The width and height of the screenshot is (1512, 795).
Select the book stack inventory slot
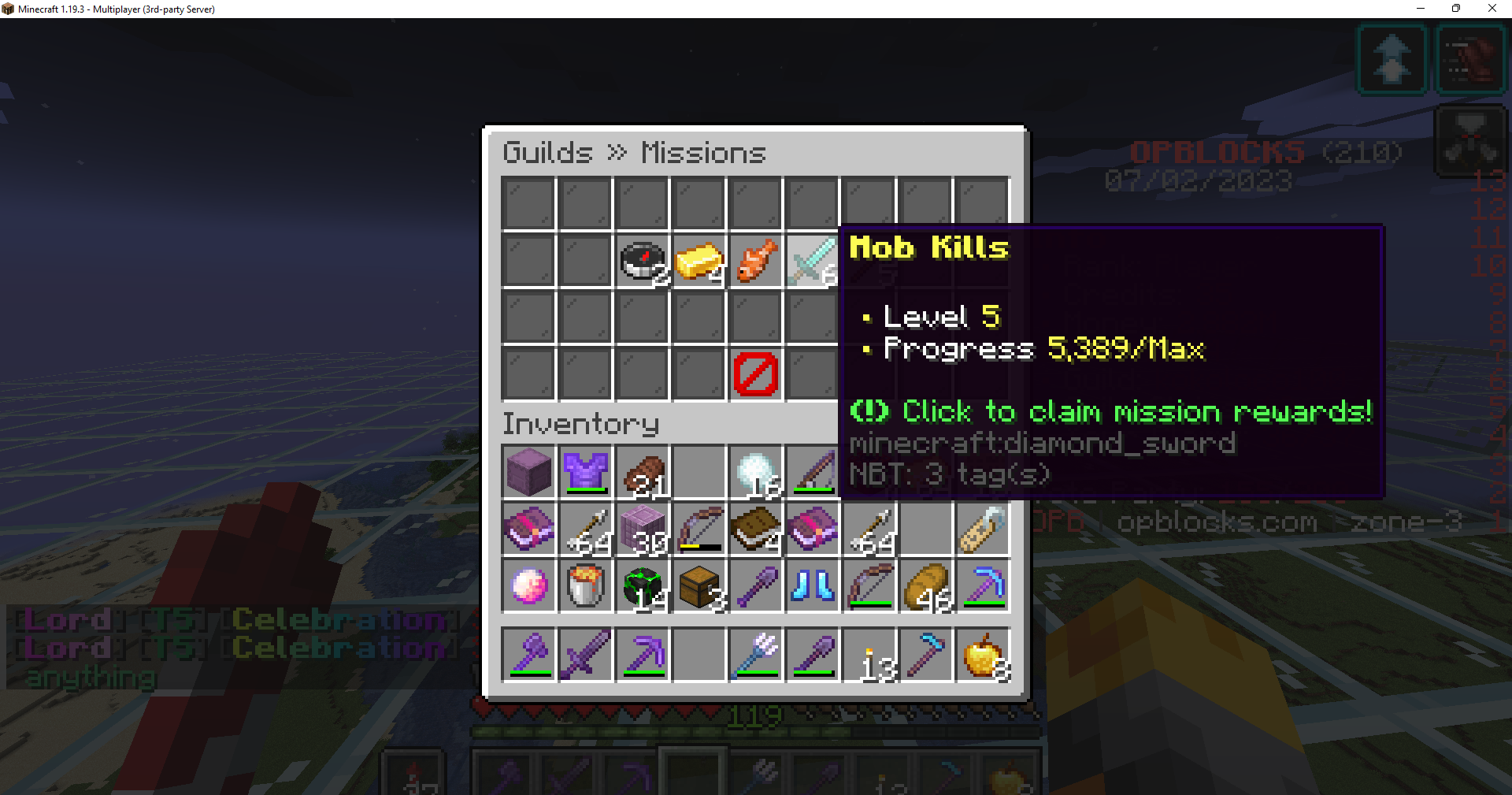click(755, 529)
